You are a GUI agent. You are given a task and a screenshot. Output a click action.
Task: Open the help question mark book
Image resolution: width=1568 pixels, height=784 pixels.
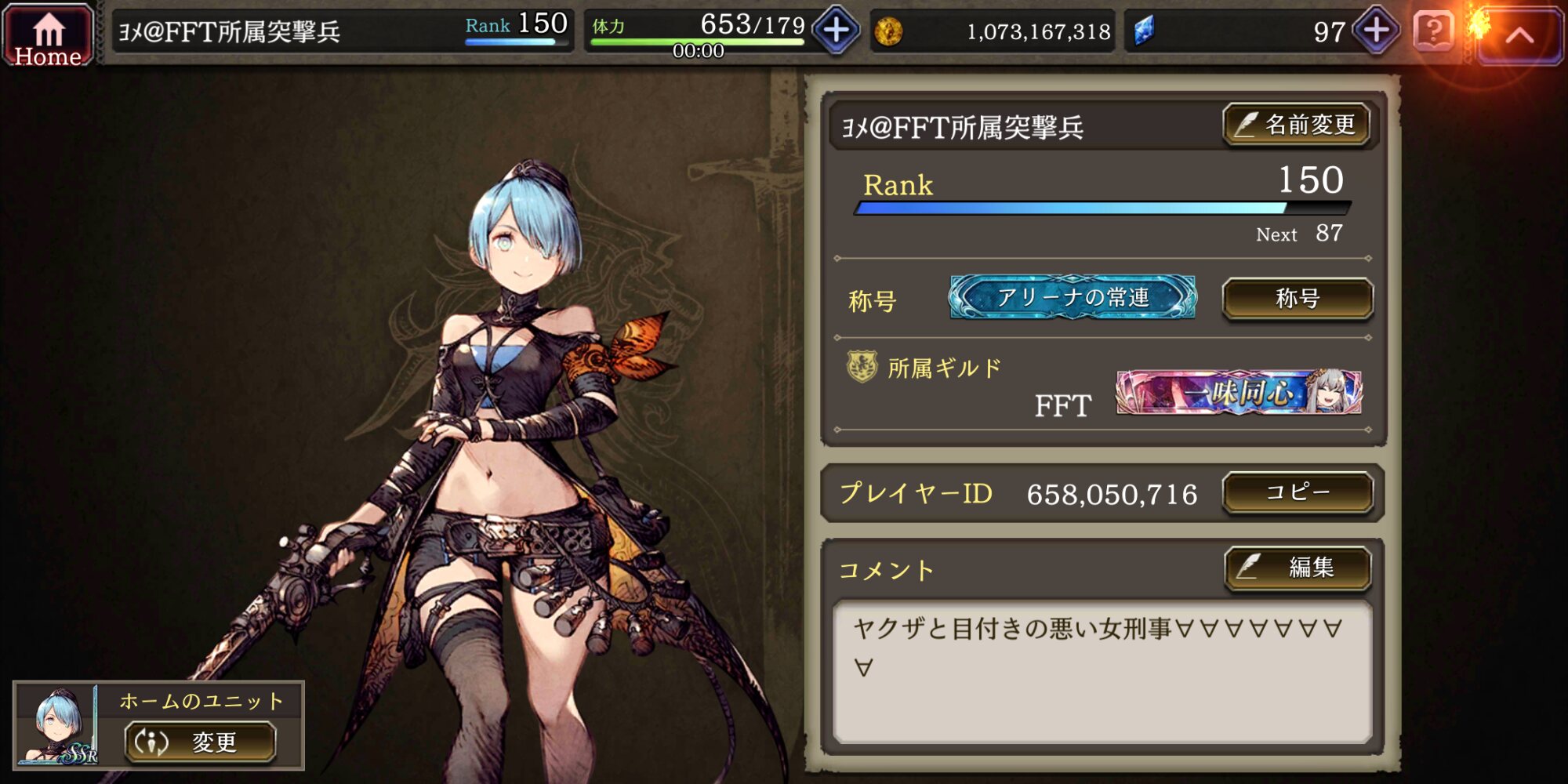coord(1434,31)
